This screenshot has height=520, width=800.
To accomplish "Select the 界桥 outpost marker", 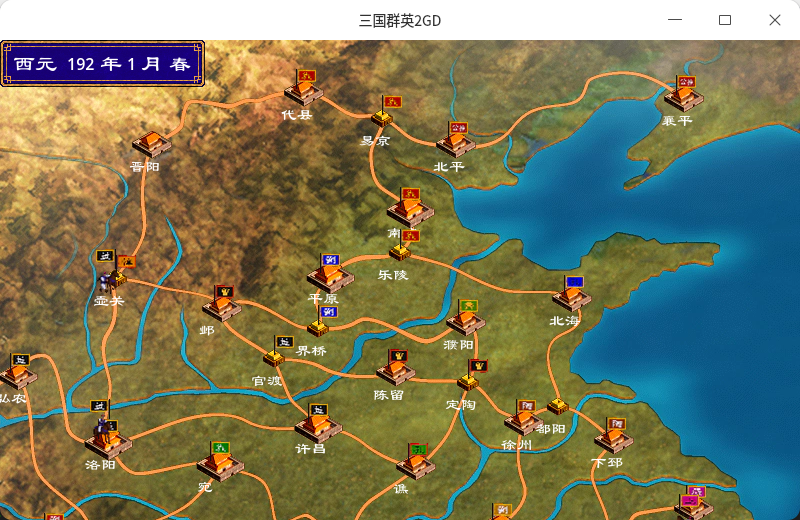I will [318, 327].
